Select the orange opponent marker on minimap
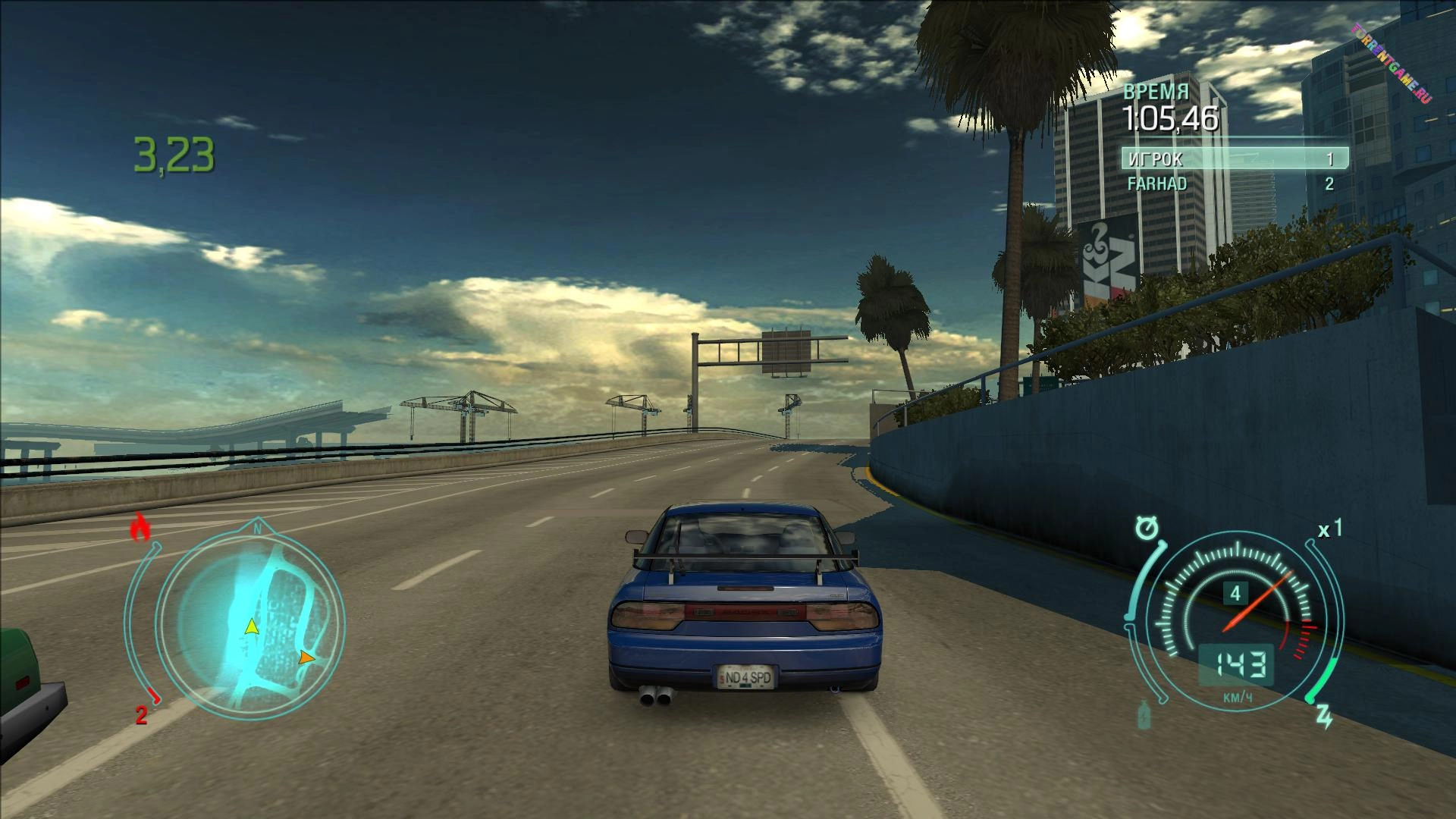Screen dimensions: 1456x819 pos(306,657)
